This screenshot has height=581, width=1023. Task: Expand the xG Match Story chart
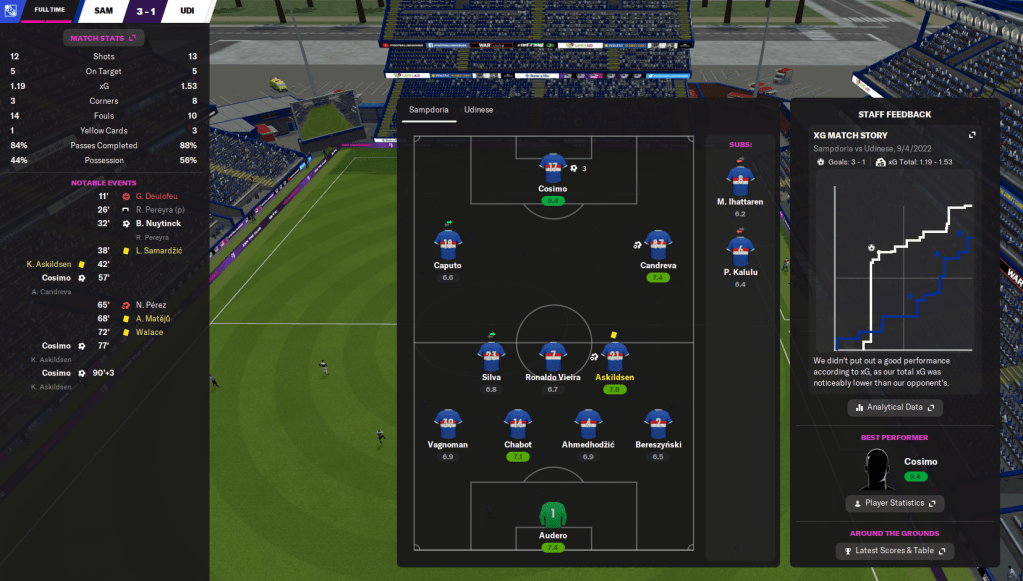pos(972,134)
